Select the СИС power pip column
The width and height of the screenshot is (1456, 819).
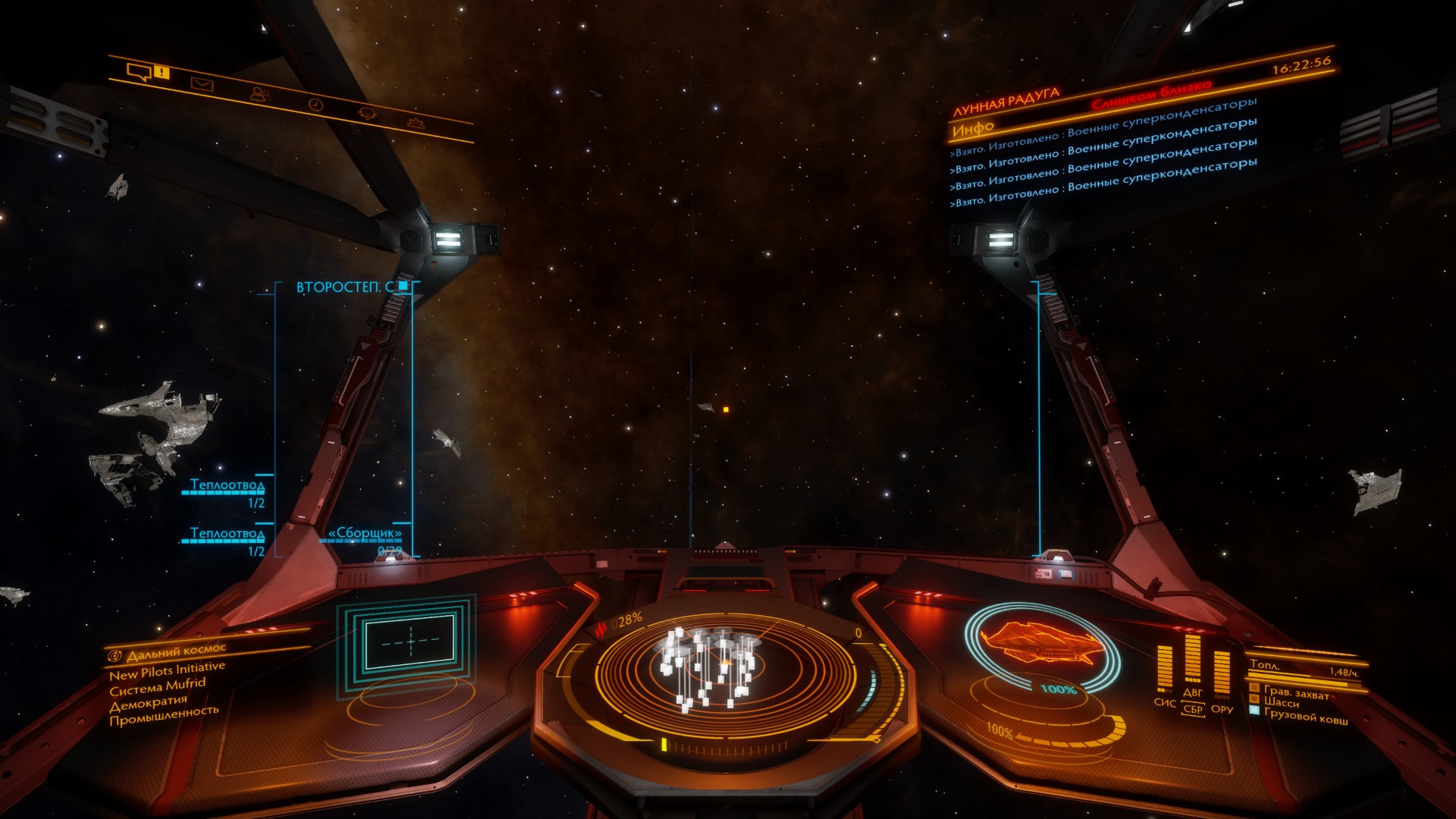tap(1165, 669)
